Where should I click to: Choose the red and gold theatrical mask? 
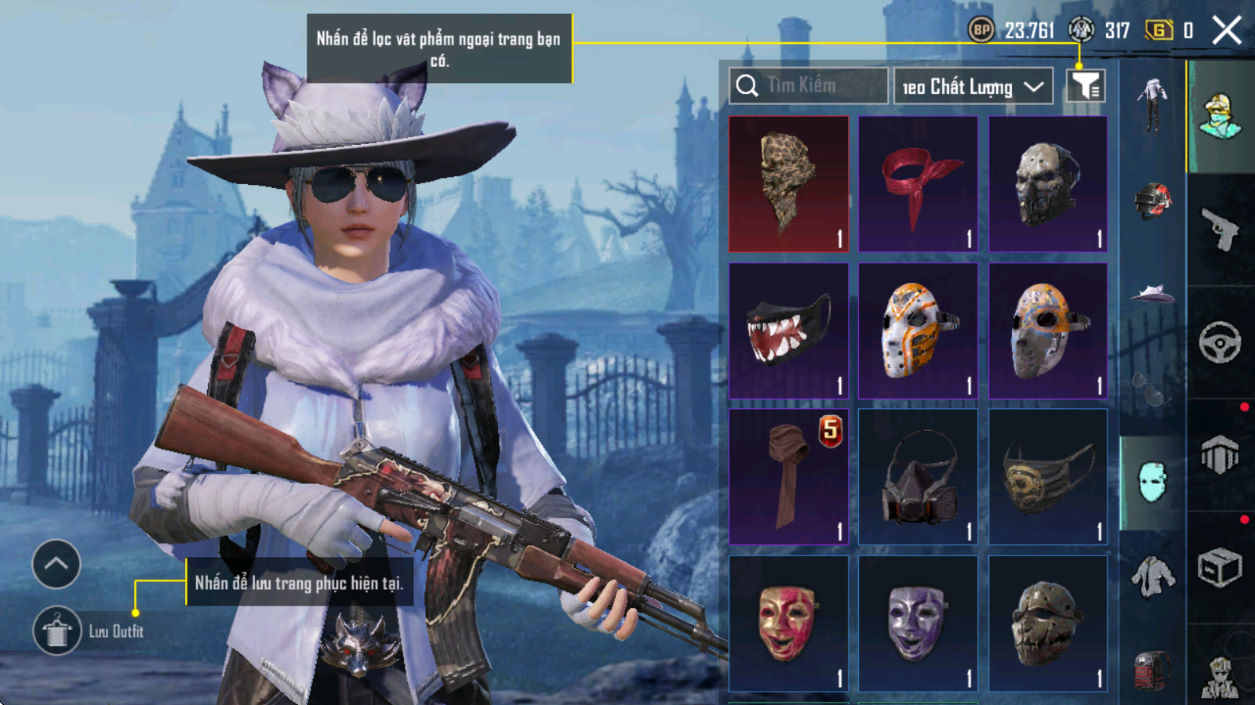(x=788, y=623)
